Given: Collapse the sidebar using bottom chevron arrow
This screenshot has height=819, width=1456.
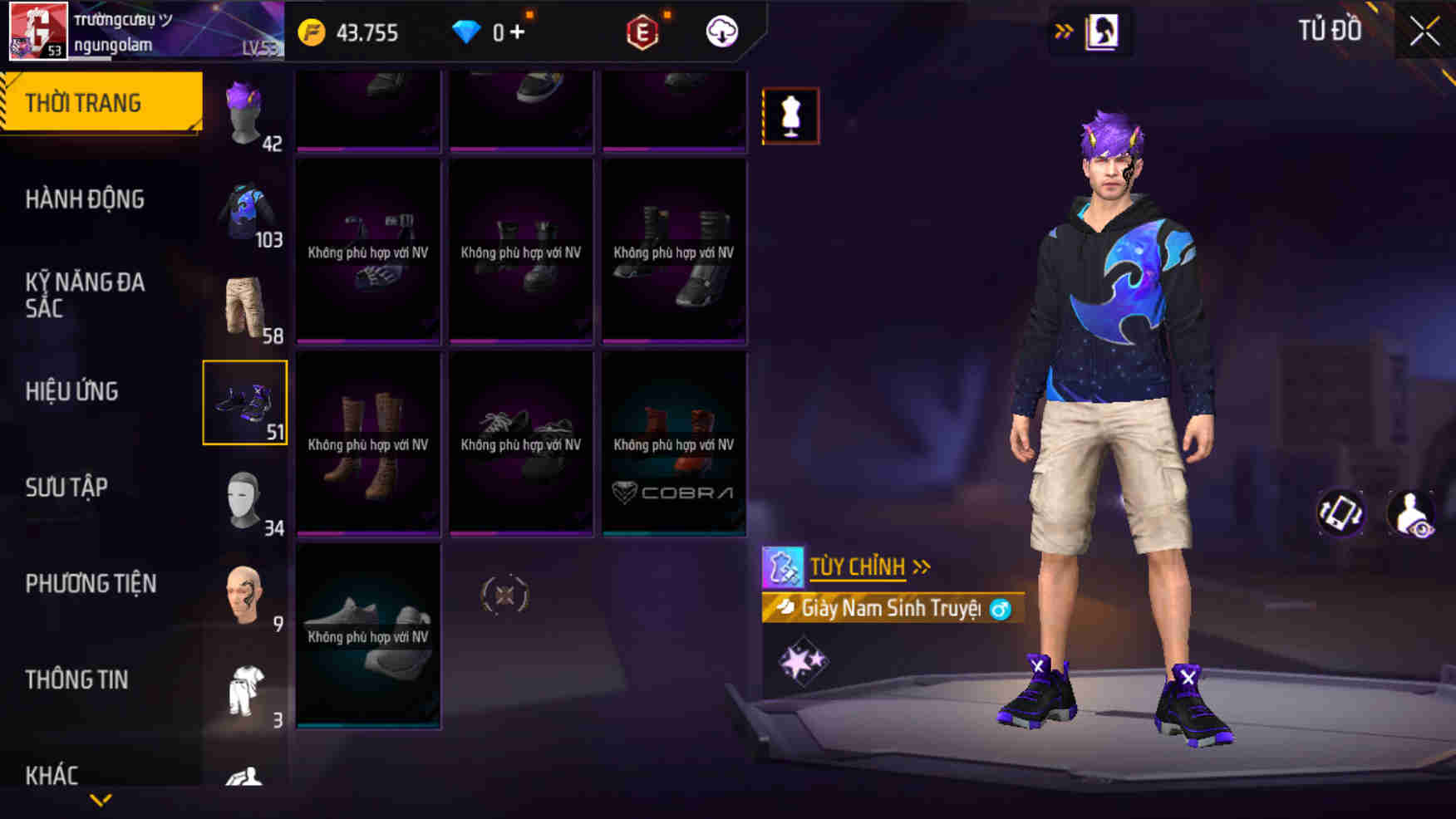Looking at the screenshot, I should [x=100, y=800].
